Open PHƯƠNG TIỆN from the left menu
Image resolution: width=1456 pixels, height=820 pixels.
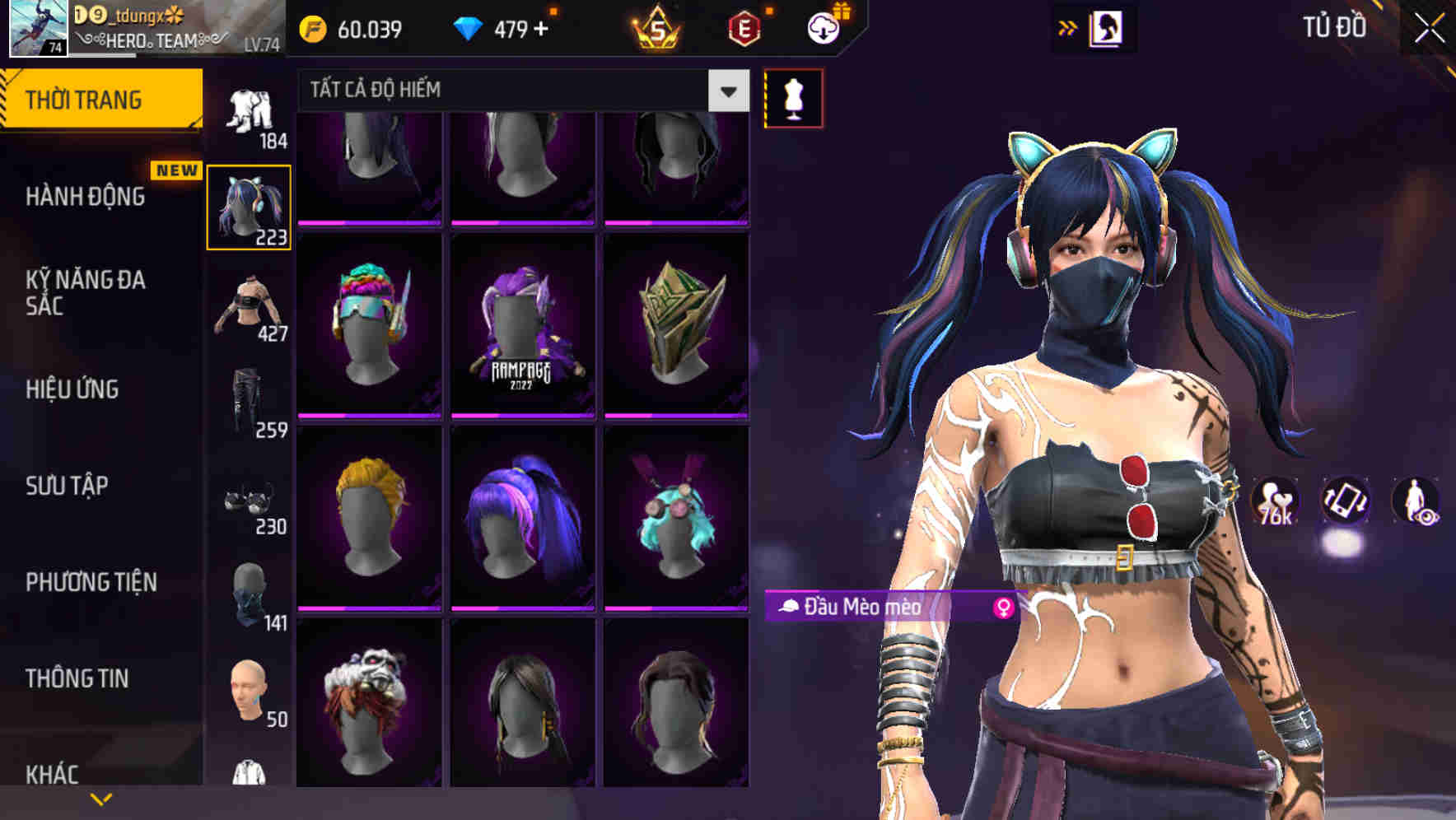tap(89, 581)
